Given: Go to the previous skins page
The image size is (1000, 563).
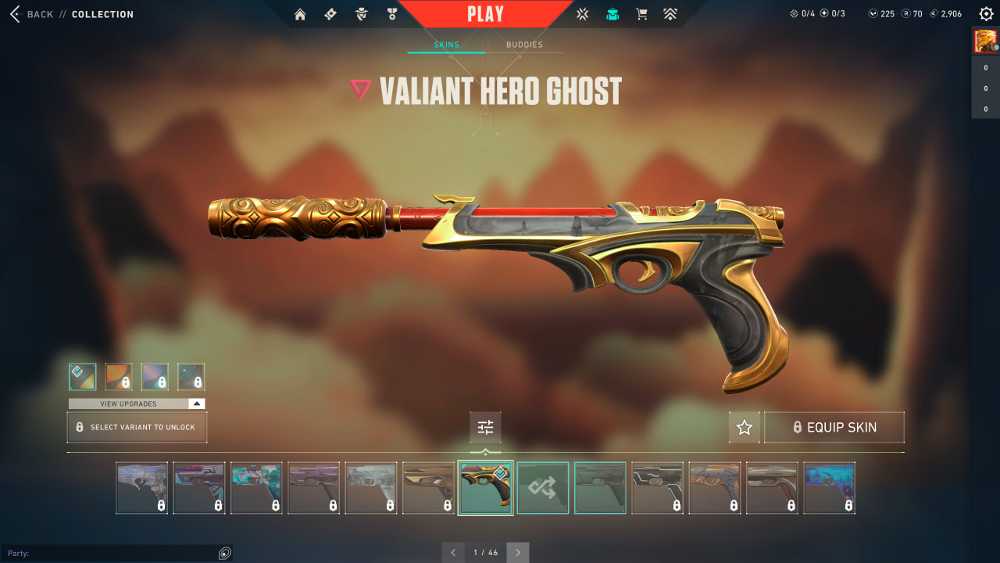Looking at the screenshot, I should [453, 552].
